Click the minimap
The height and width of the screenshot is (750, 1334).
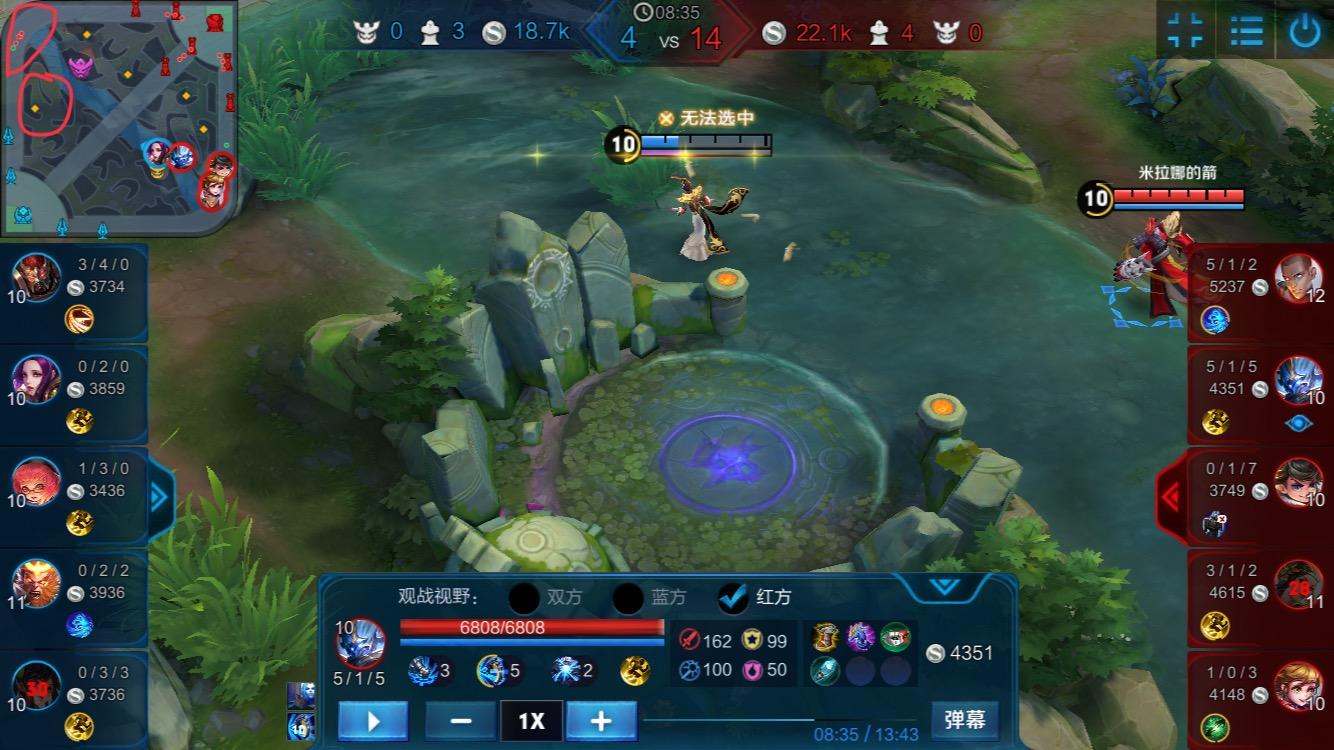click(120, 115)
